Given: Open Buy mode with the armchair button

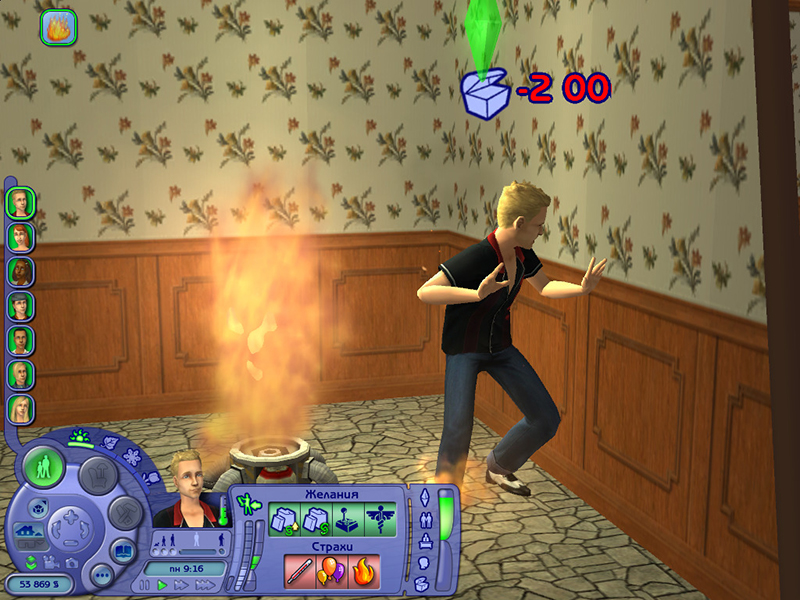Looking at the screenshot, I should click(x=96, y=475).
